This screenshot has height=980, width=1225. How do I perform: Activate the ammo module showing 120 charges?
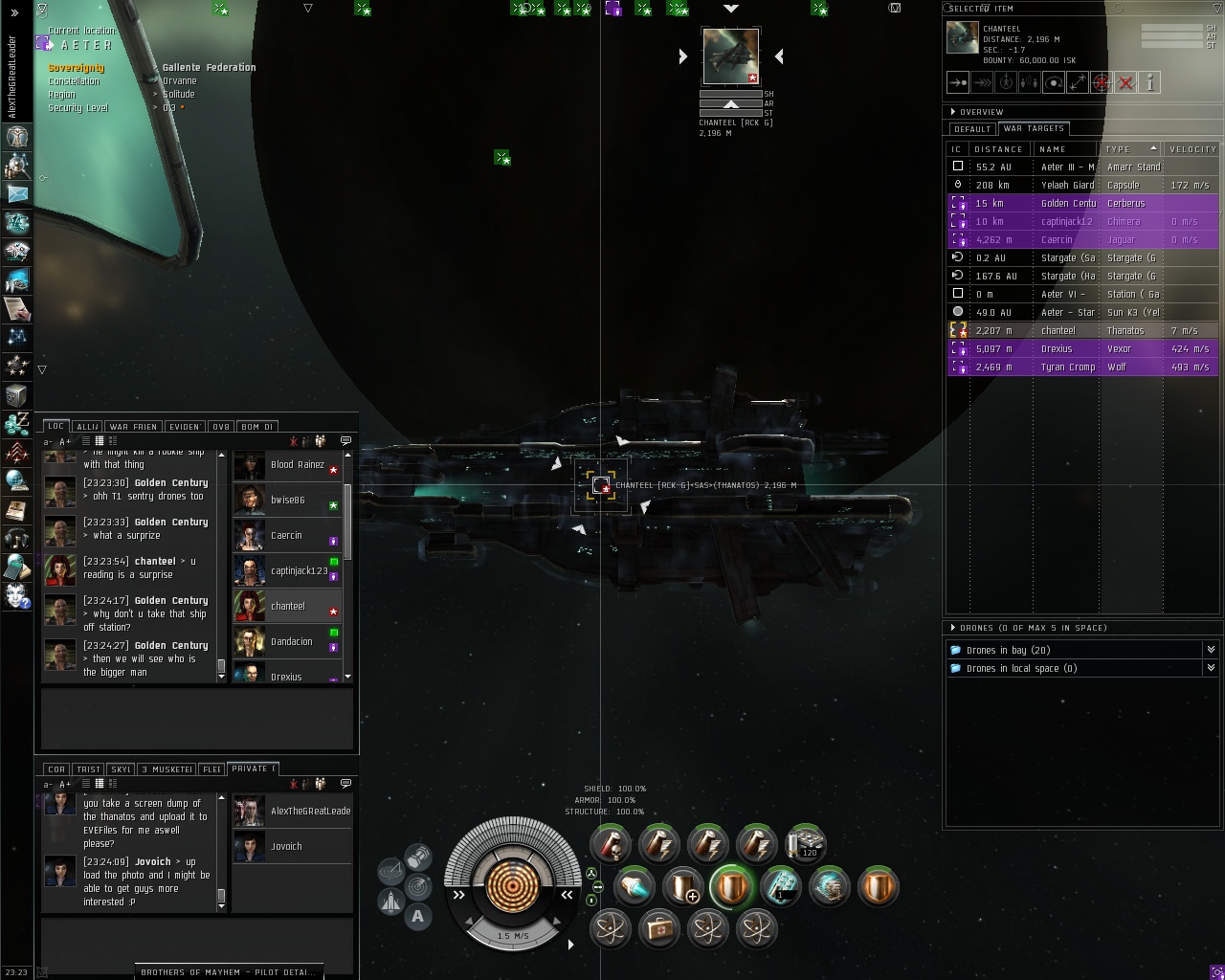coord(805,843)
